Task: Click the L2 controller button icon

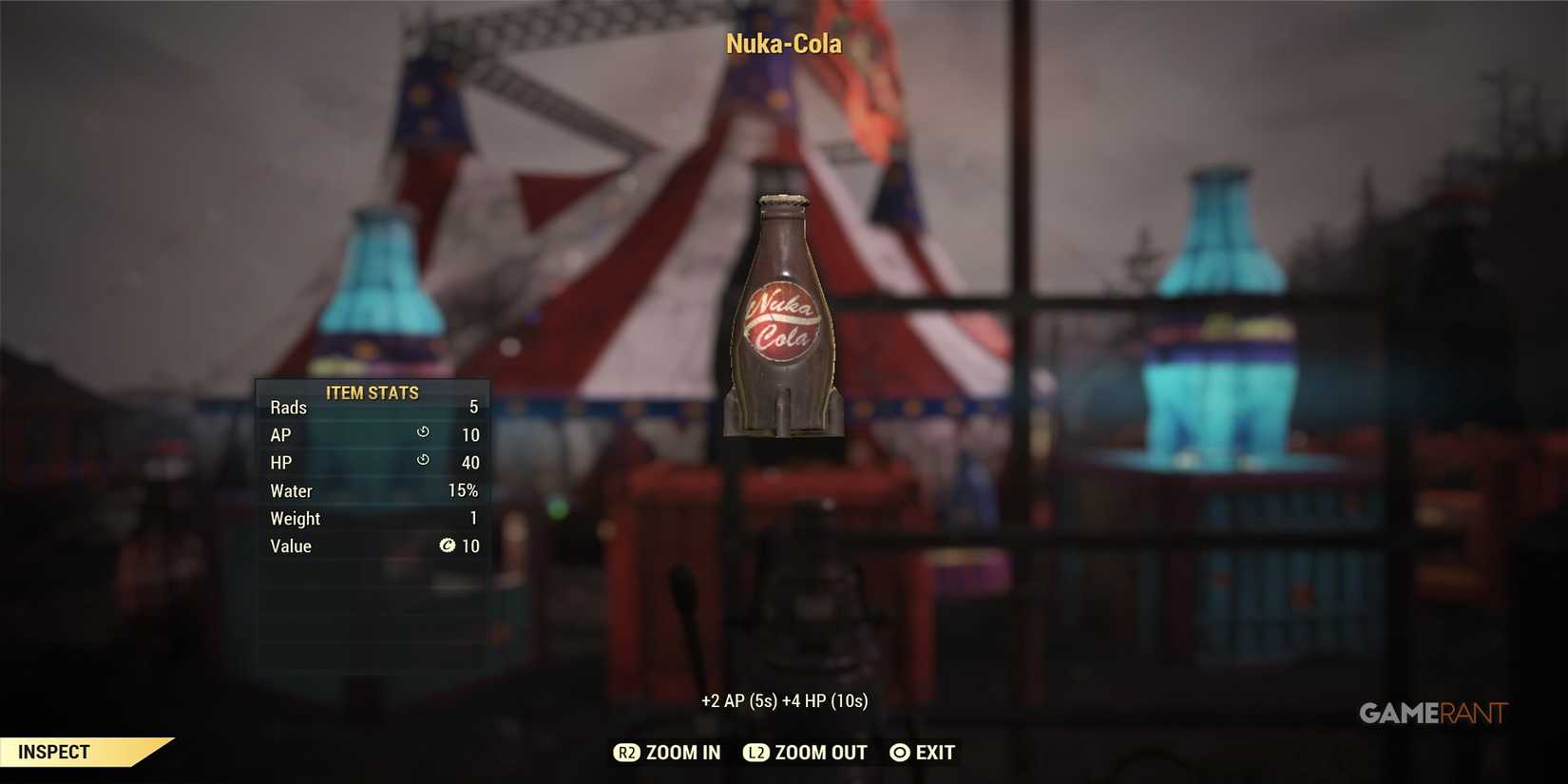Action: coord(755,752)
